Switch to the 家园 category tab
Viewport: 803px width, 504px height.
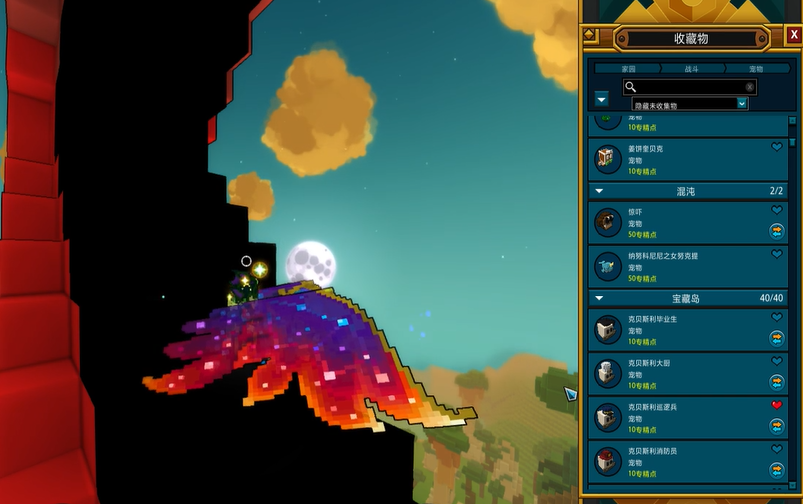click(628, 69)
